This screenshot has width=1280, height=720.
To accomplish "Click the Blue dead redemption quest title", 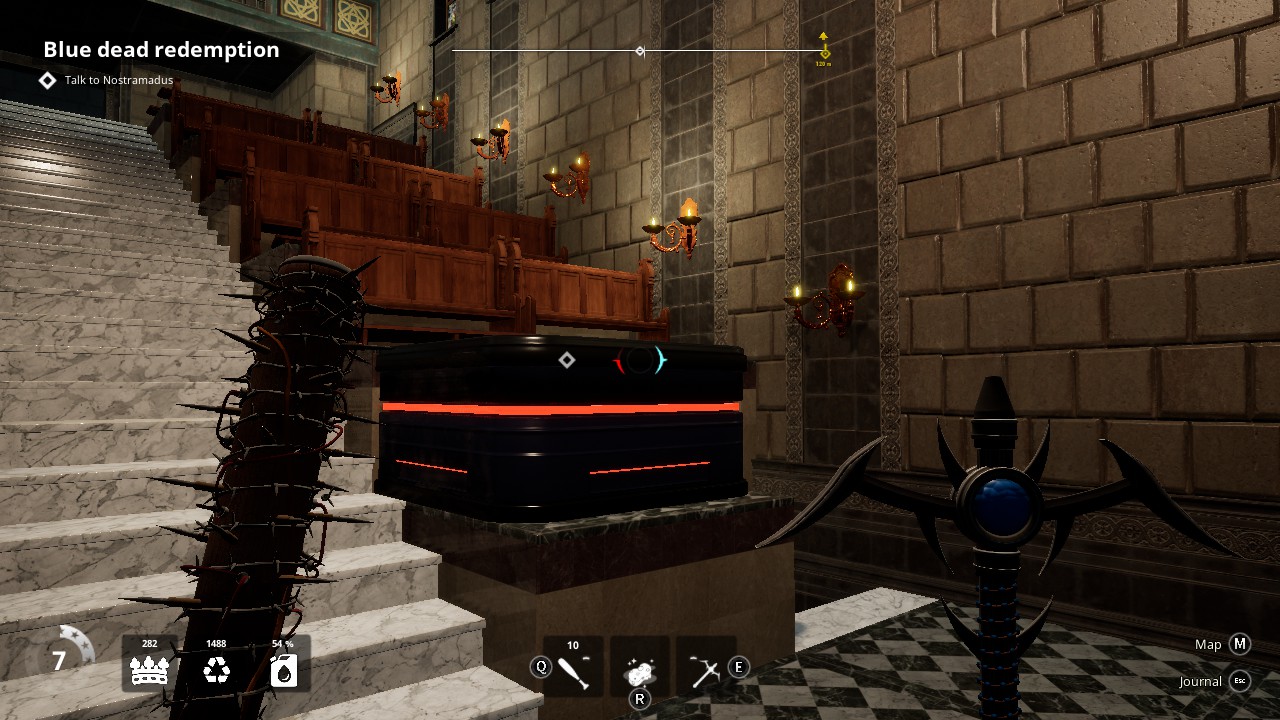I will (161, 50).
